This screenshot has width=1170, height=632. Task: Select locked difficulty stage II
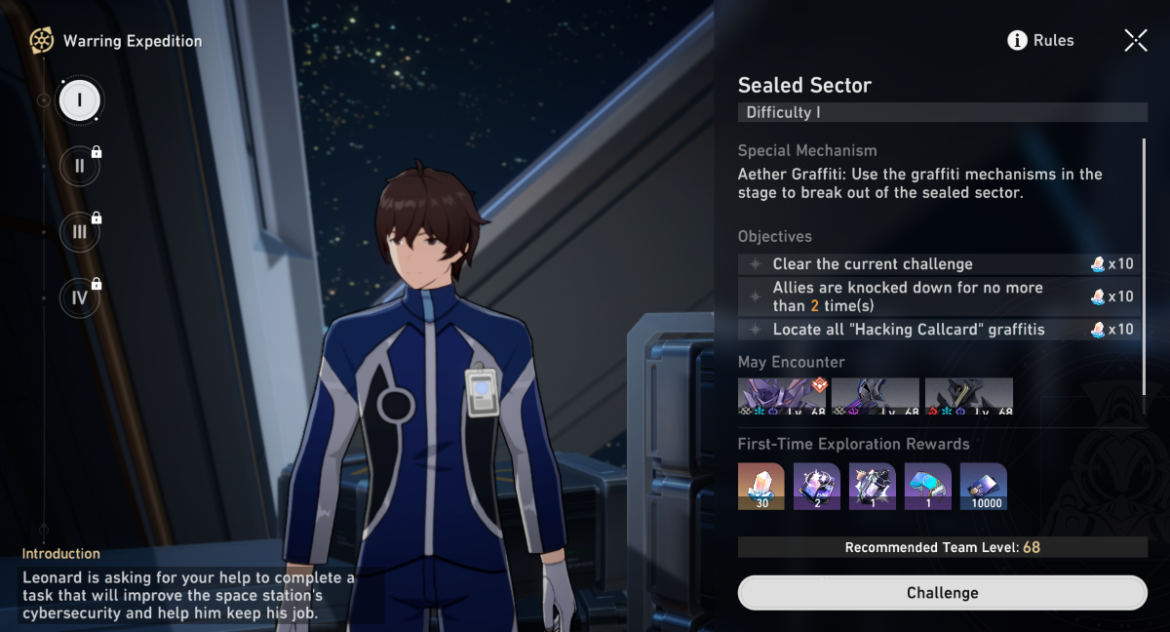[x=79, y=166]
